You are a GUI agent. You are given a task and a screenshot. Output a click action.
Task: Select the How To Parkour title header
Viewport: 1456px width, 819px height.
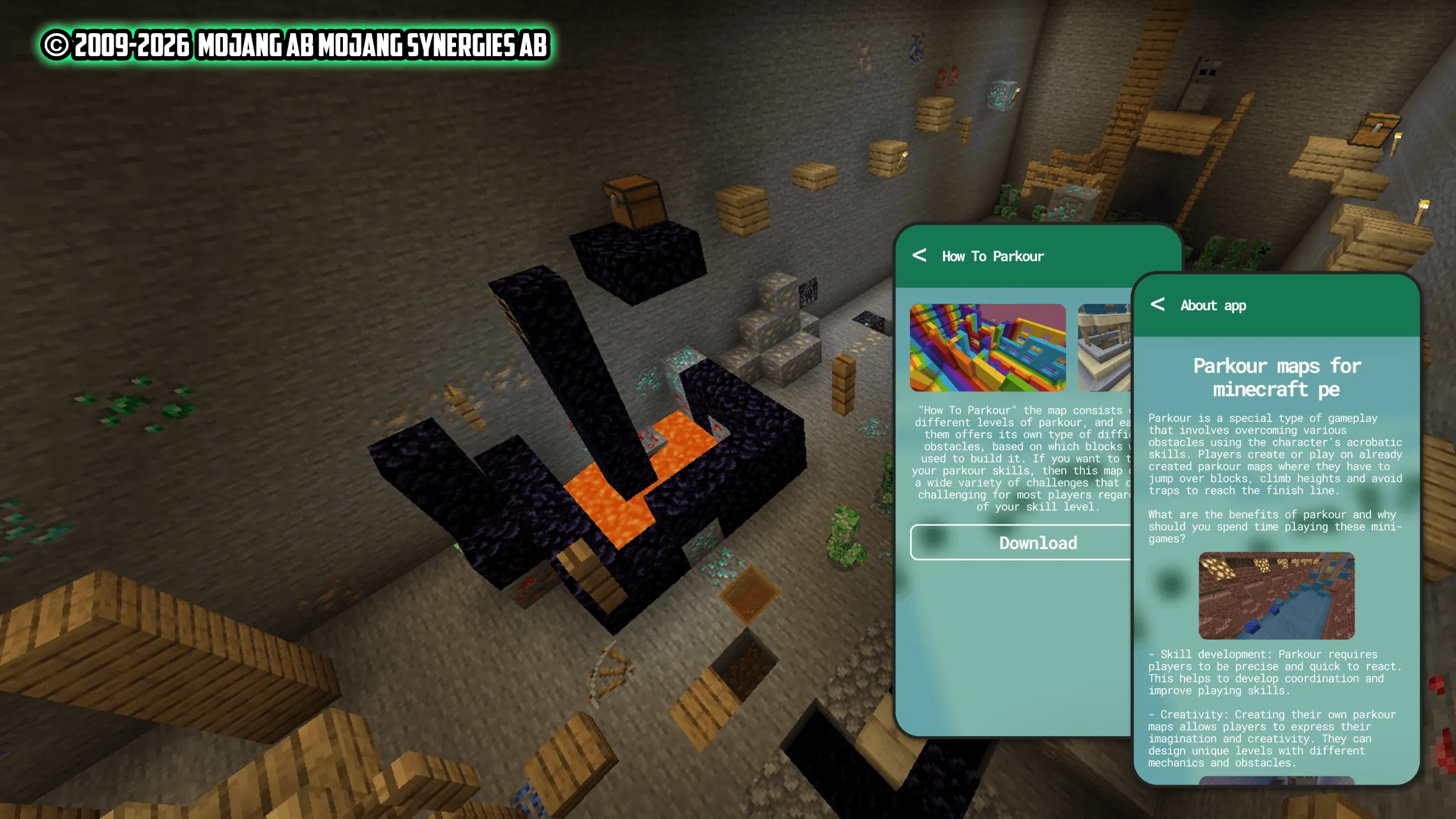tap(992, 257)
